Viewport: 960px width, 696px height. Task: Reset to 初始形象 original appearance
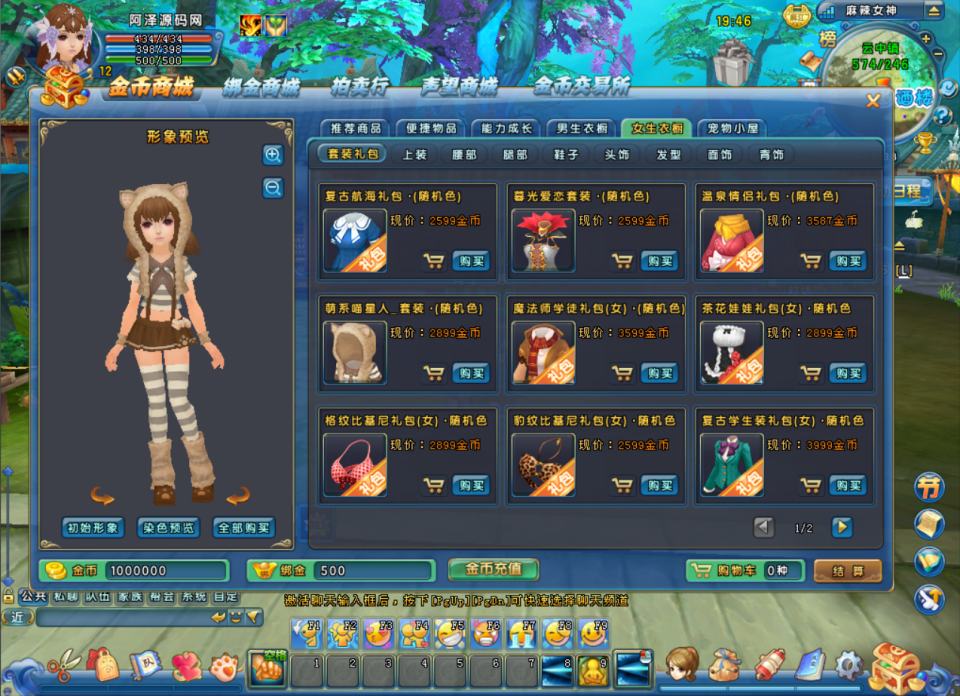pyautogui.click(x=93, y=528)
